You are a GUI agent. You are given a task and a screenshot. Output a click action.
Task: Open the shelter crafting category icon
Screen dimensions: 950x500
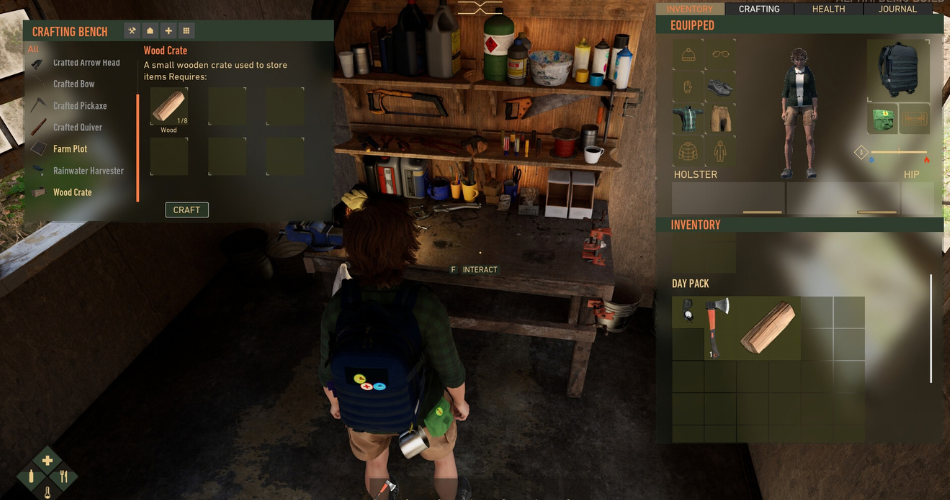click(x=149, y=31)
